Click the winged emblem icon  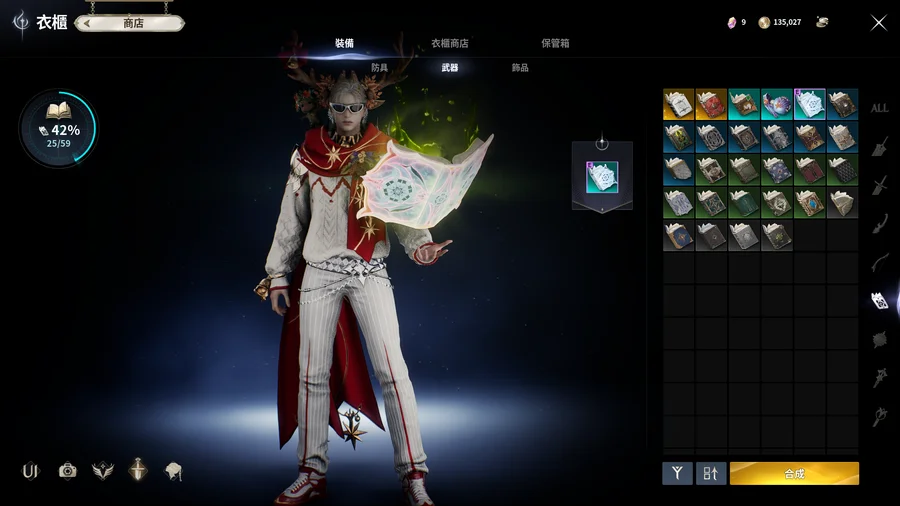pos(102,471)
